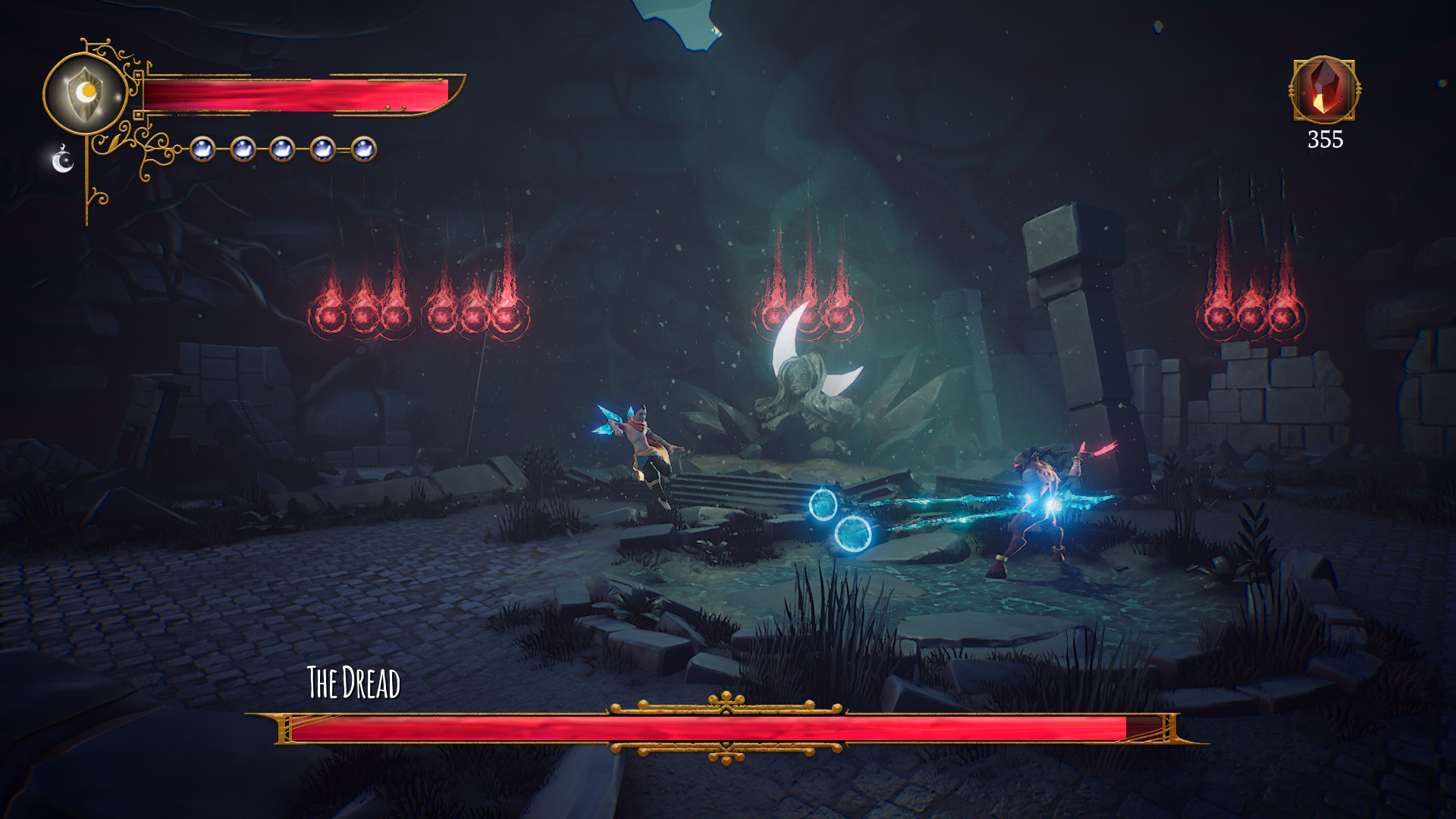1456x819 pixels.
Task: Click the shield emblem with the sun crest
Action: (x=86, y=94)
